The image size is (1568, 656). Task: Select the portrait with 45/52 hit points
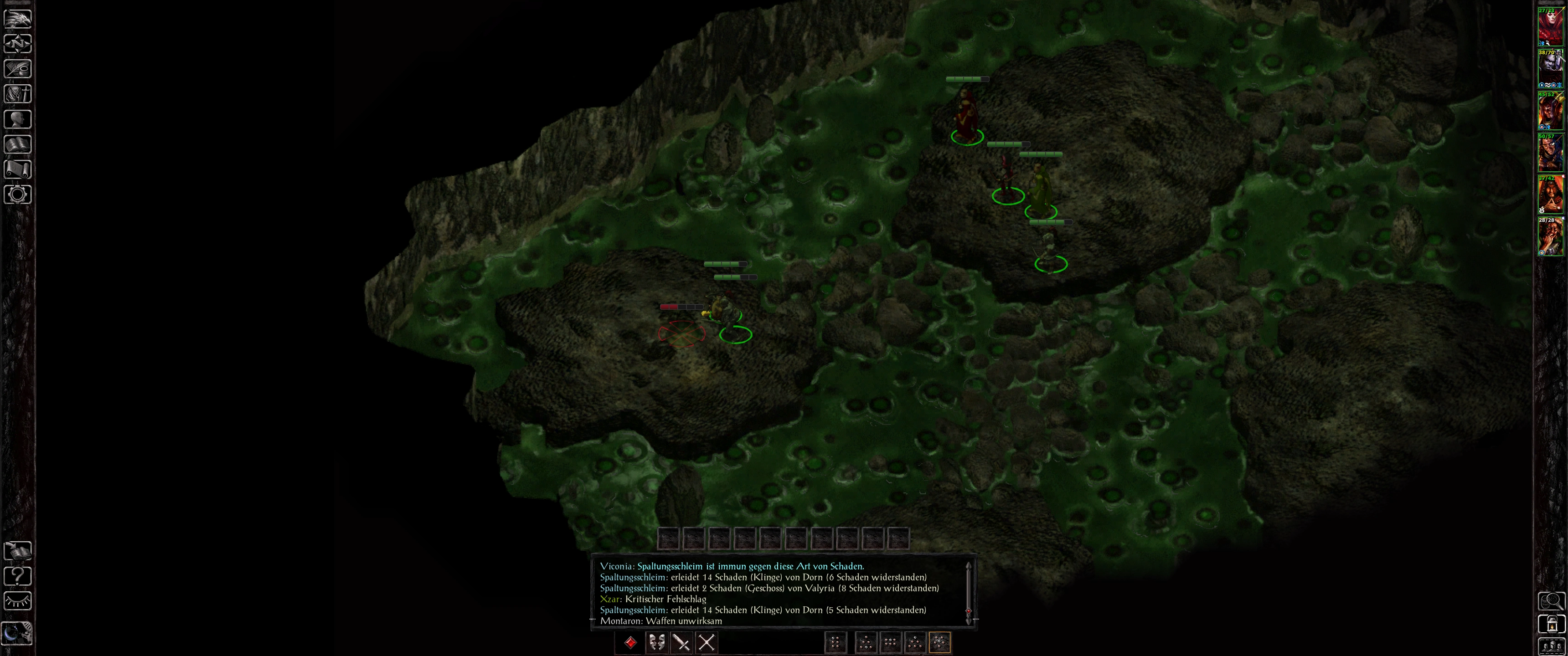coord(1550,111)
